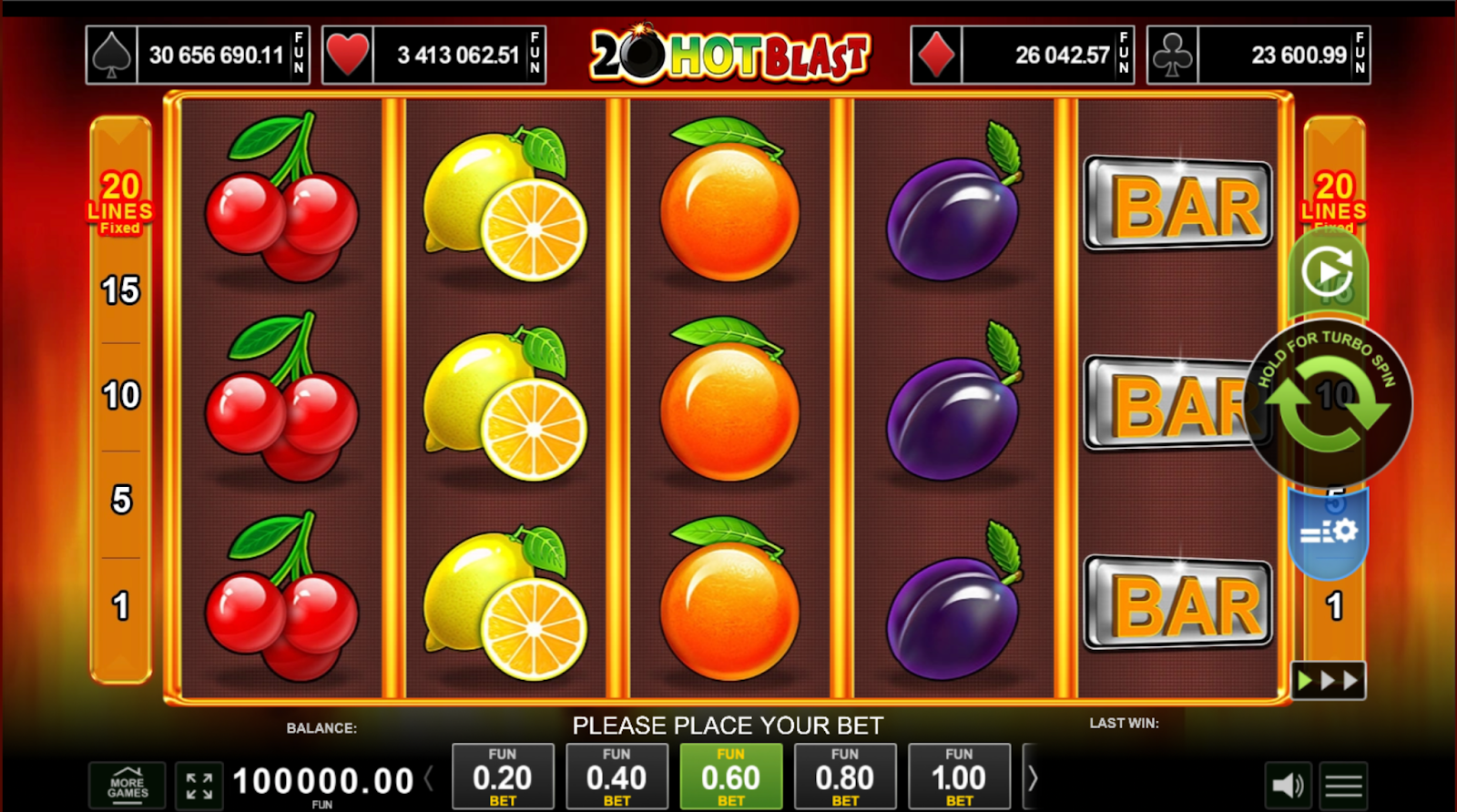Choose the 0.40 bet

point(616,776)
